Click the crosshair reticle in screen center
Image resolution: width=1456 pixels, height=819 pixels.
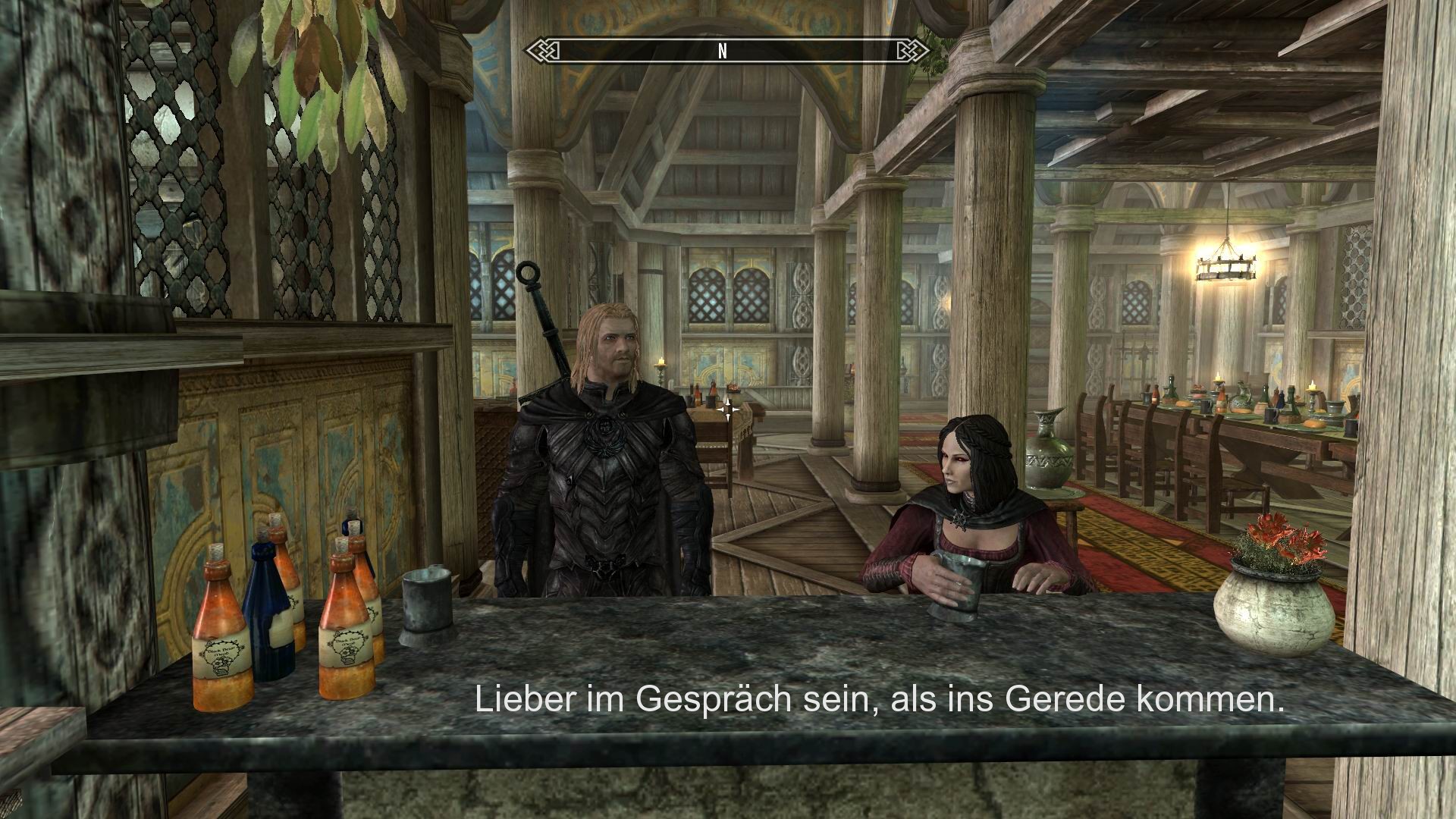728,409
